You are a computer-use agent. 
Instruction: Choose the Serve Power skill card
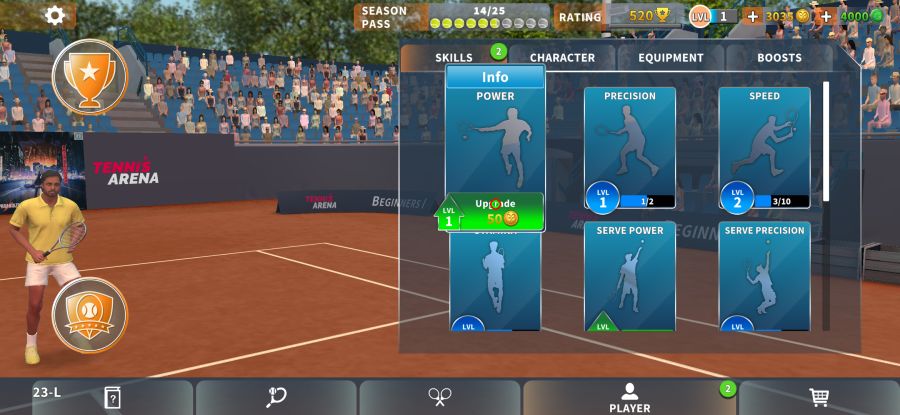click(630, 277)
